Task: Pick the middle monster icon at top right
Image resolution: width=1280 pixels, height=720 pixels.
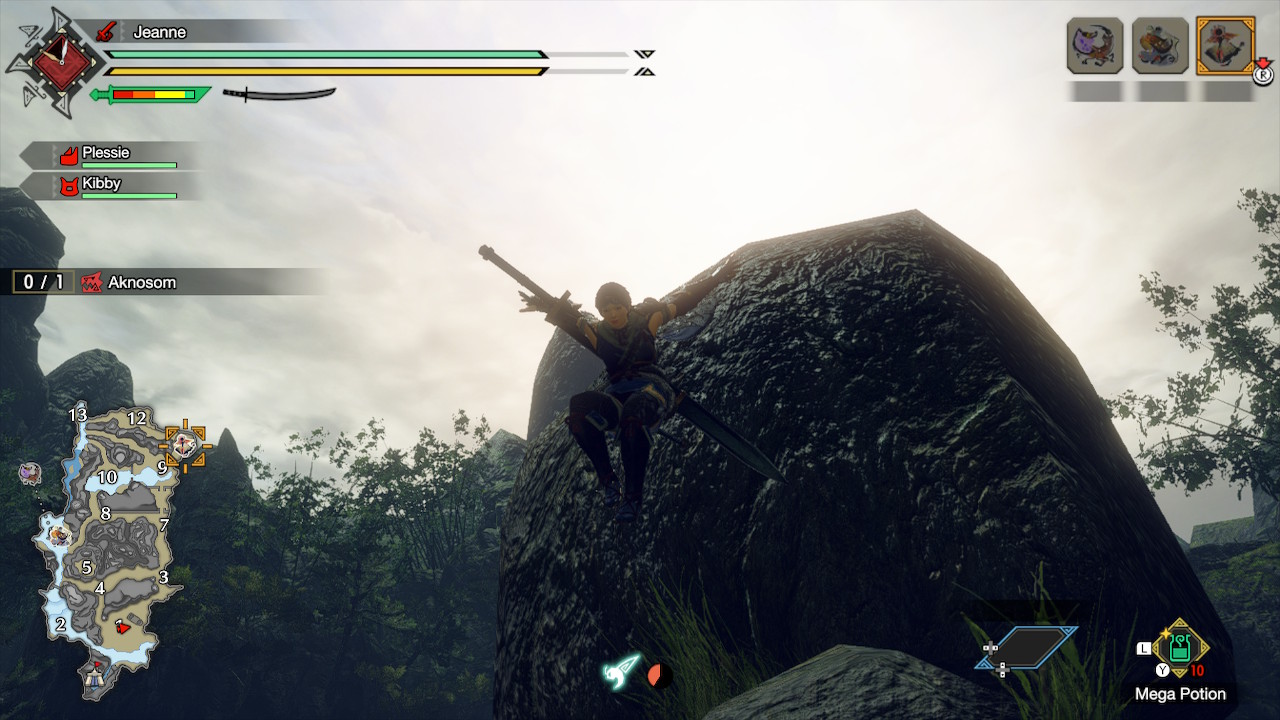Action: pos(1160,45)
